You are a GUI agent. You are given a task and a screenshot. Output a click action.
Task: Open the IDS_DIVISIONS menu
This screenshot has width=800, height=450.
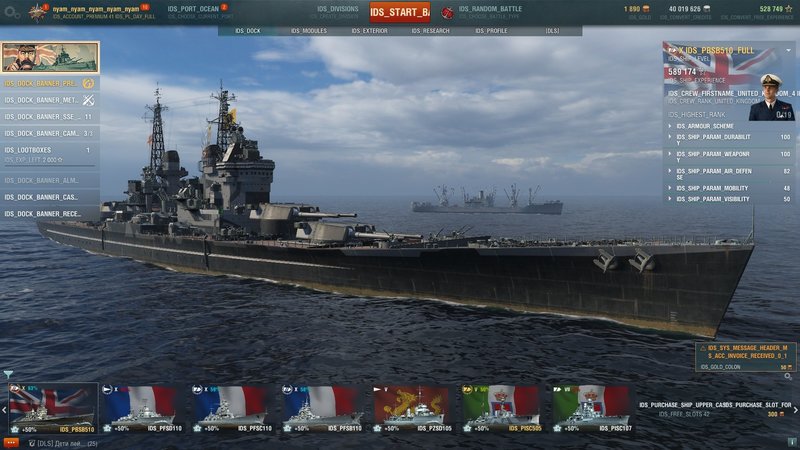coord(336,12)
